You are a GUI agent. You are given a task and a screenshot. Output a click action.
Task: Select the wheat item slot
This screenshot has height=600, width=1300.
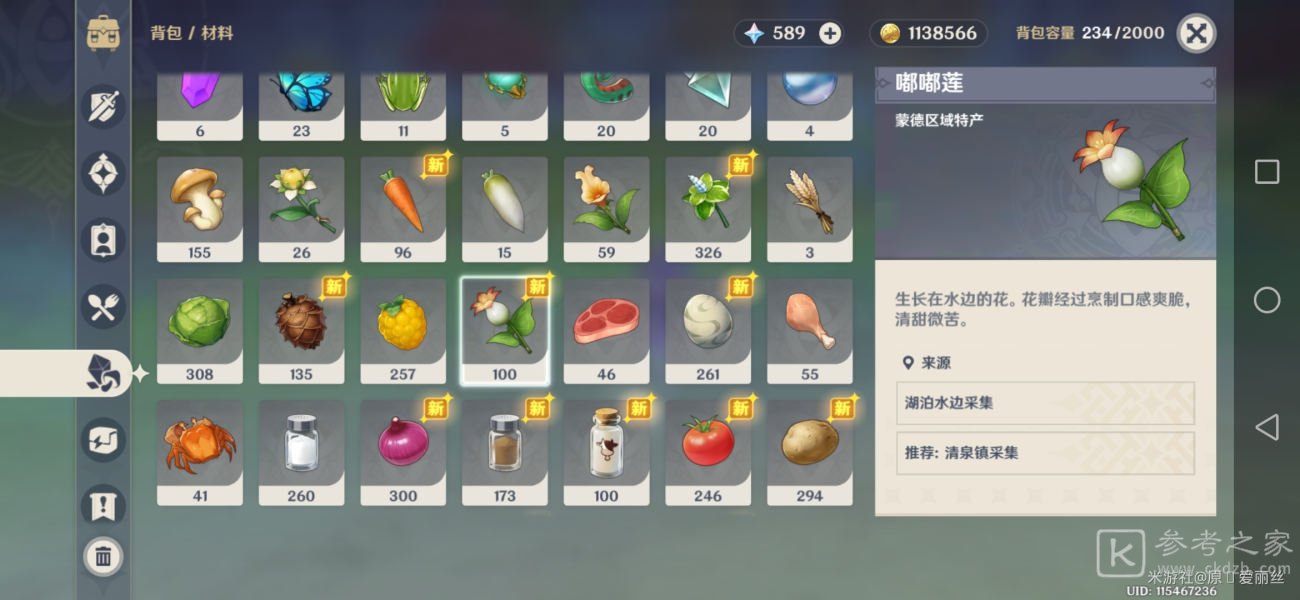coord(809,208)
